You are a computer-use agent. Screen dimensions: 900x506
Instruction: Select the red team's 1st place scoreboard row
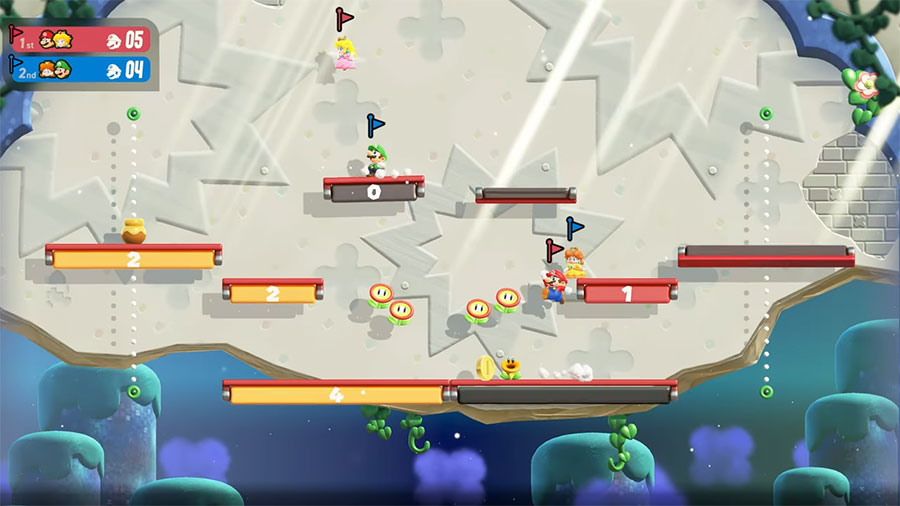(x=80, y=39)
